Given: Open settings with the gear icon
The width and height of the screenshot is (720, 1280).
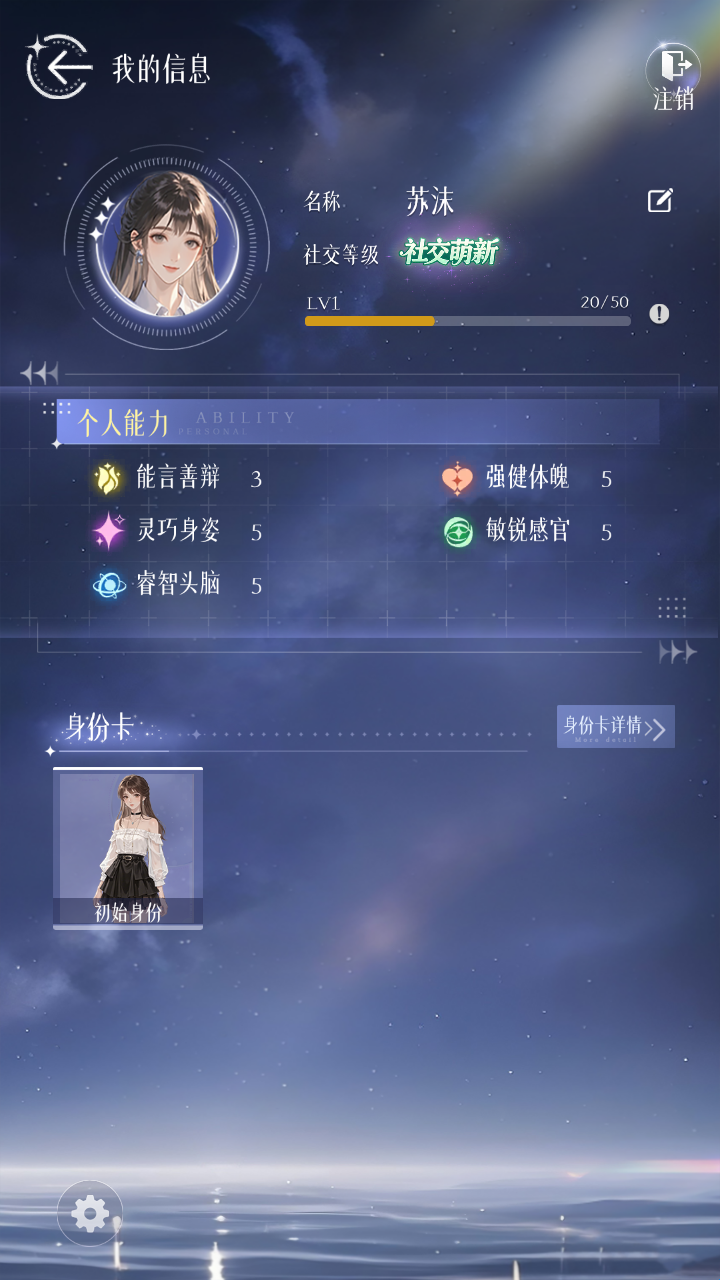Looking at the screenshot, I should [90, 1214].
